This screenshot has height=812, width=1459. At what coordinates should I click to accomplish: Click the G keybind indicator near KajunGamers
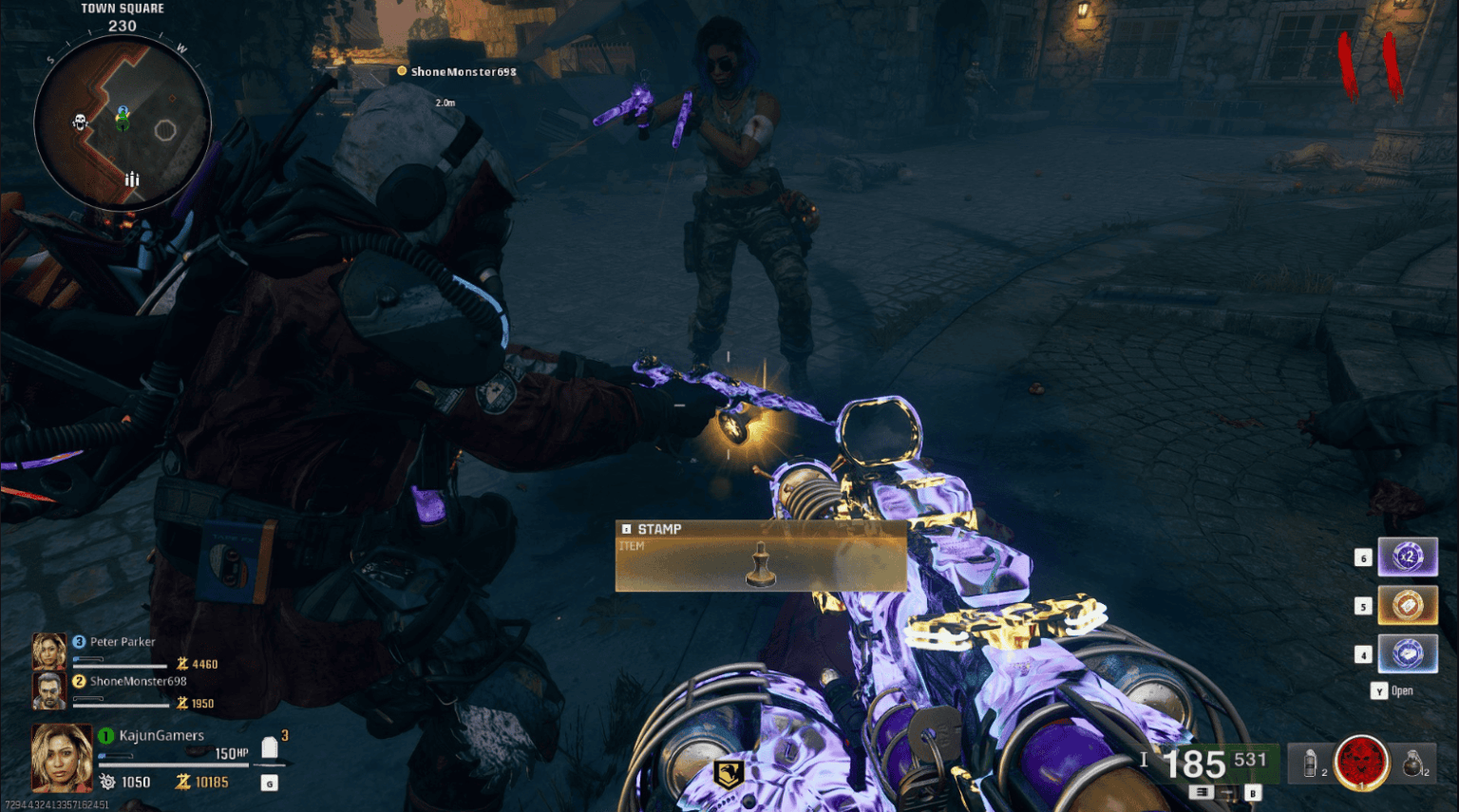(x=269, y=783)
